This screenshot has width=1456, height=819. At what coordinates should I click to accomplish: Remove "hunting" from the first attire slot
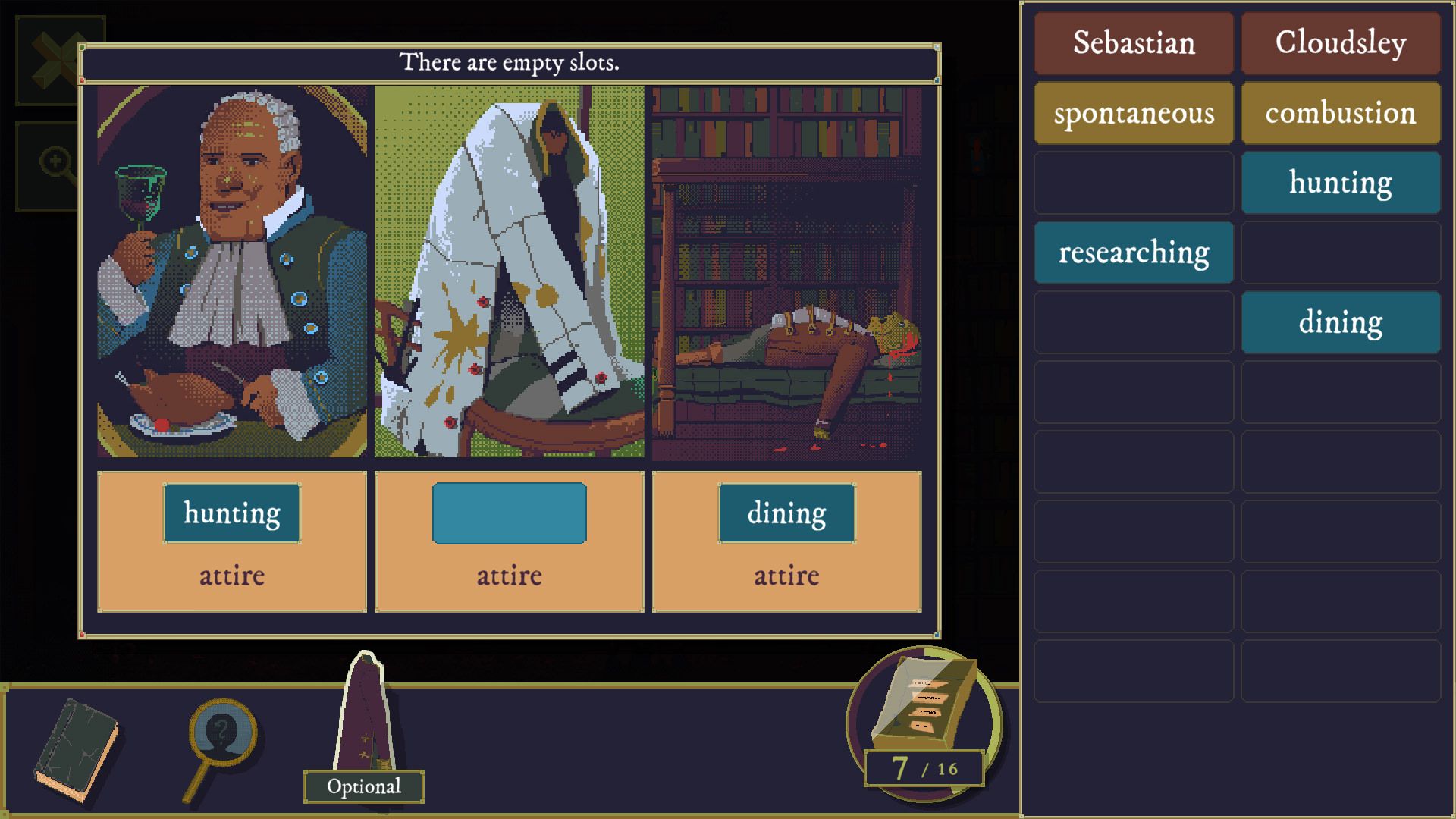[231, 513]
